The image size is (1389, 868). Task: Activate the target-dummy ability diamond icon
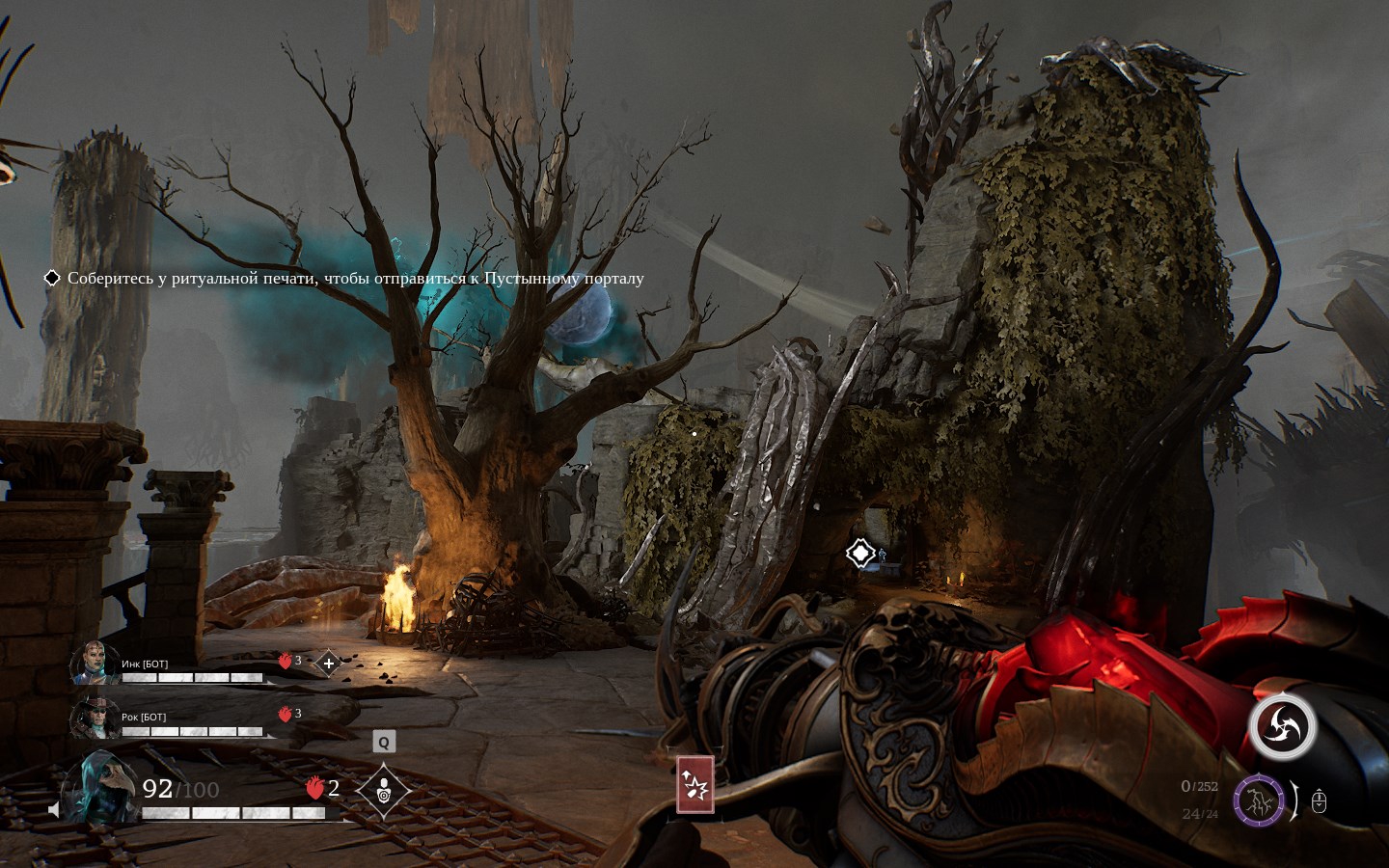pos(383,790)
